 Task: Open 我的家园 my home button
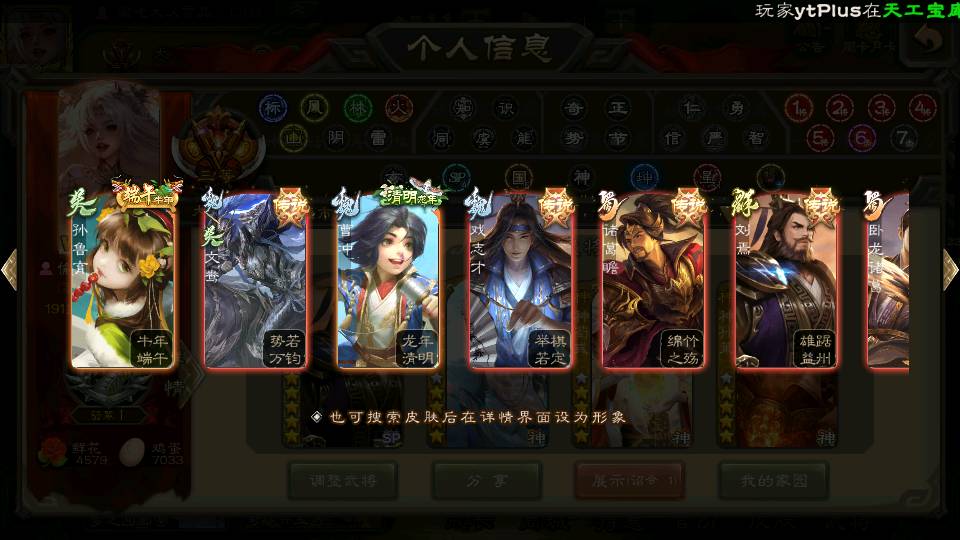tap(773, 481)
